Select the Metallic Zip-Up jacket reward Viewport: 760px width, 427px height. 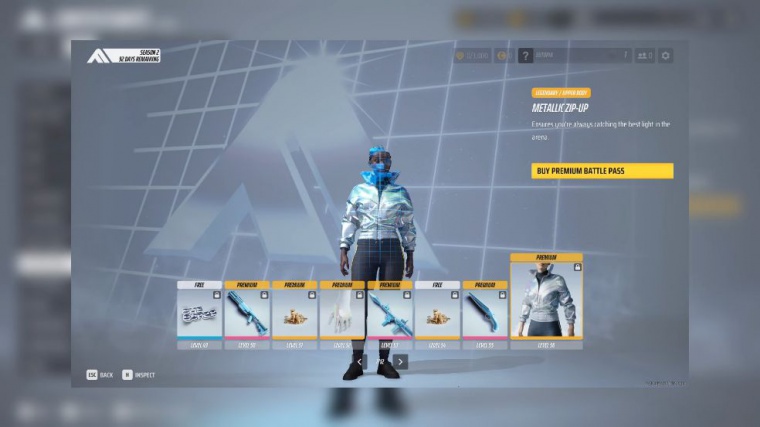tap(546, 301)
